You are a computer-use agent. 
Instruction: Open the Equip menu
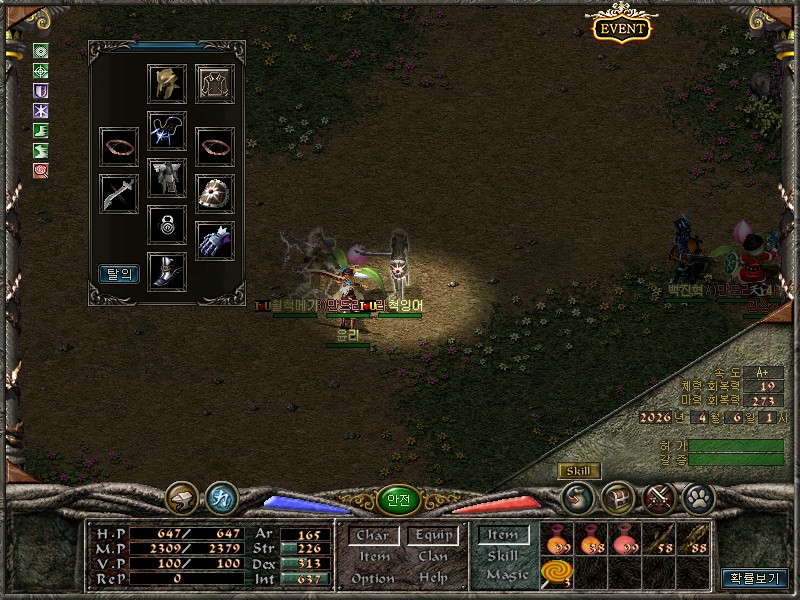pyautogui.click(x=433, y=536)
